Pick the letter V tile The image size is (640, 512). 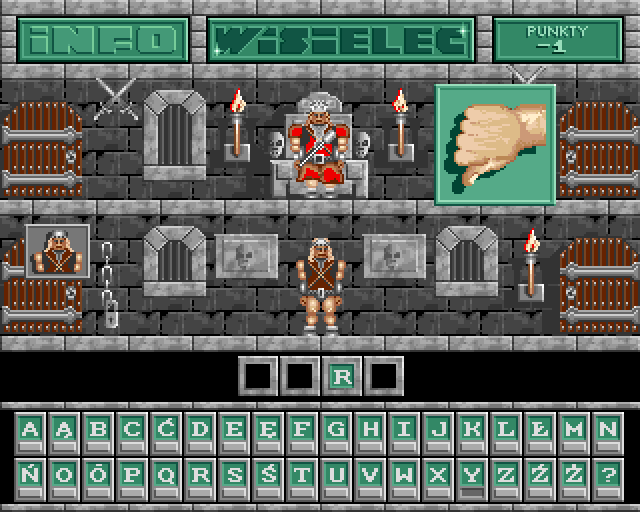click(370, 474)
